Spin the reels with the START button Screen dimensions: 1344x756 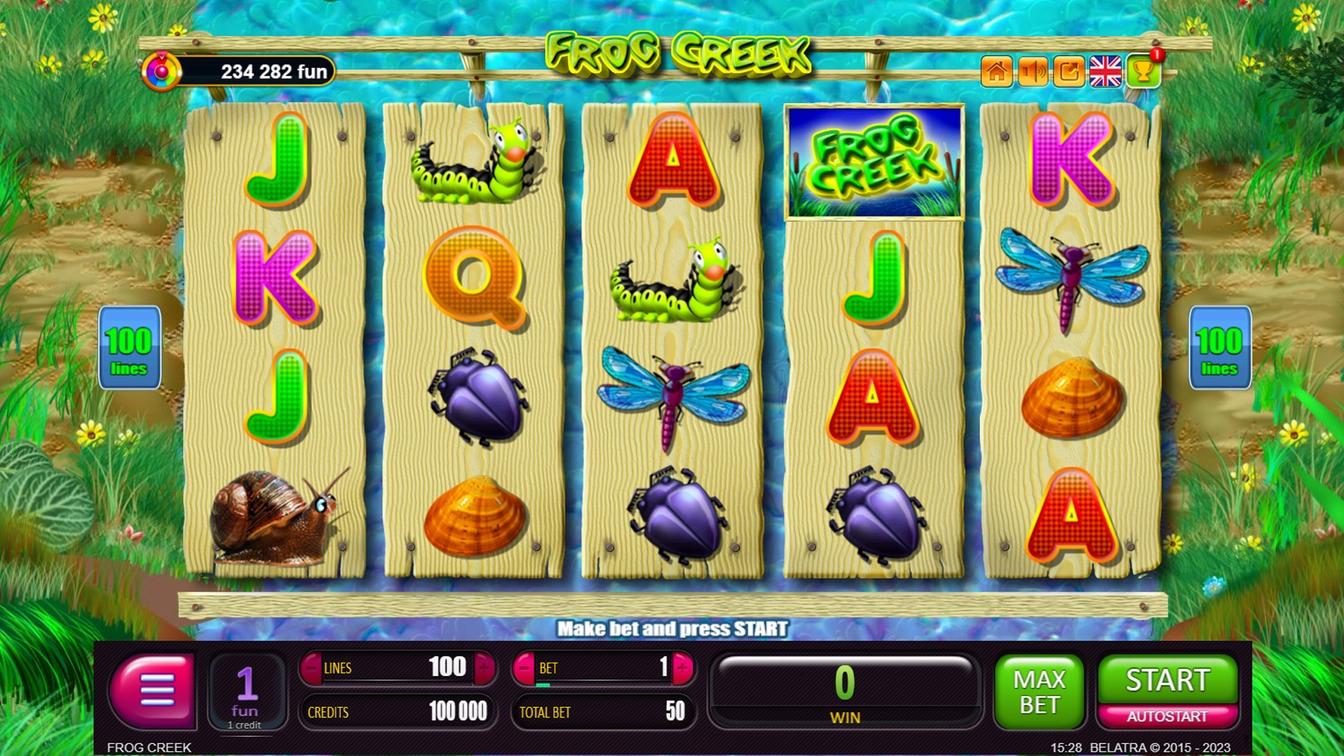1167,680
